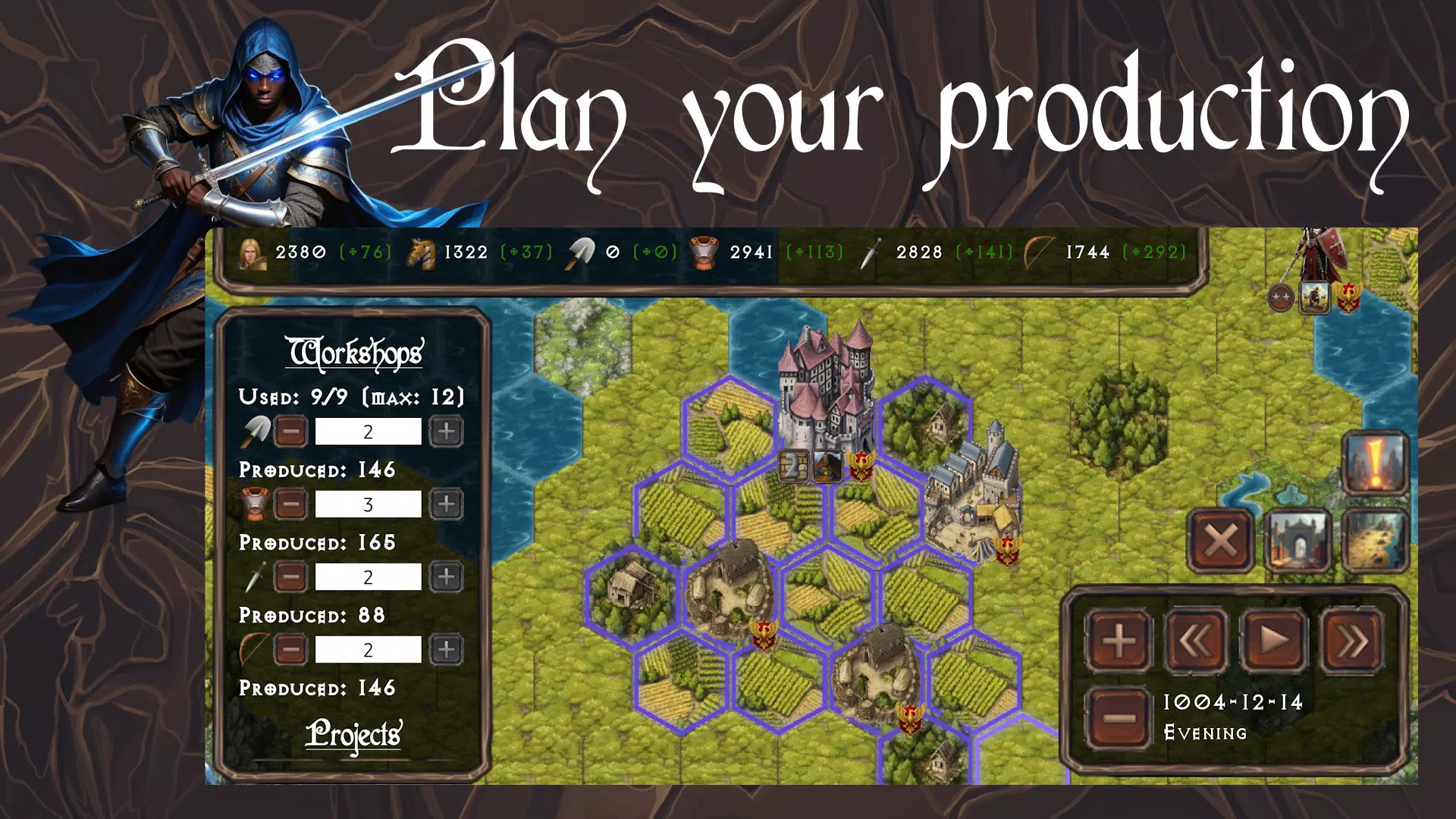Open the winding road map button
Viewport: 1456px width, 819px height.
pos(1375,541)
